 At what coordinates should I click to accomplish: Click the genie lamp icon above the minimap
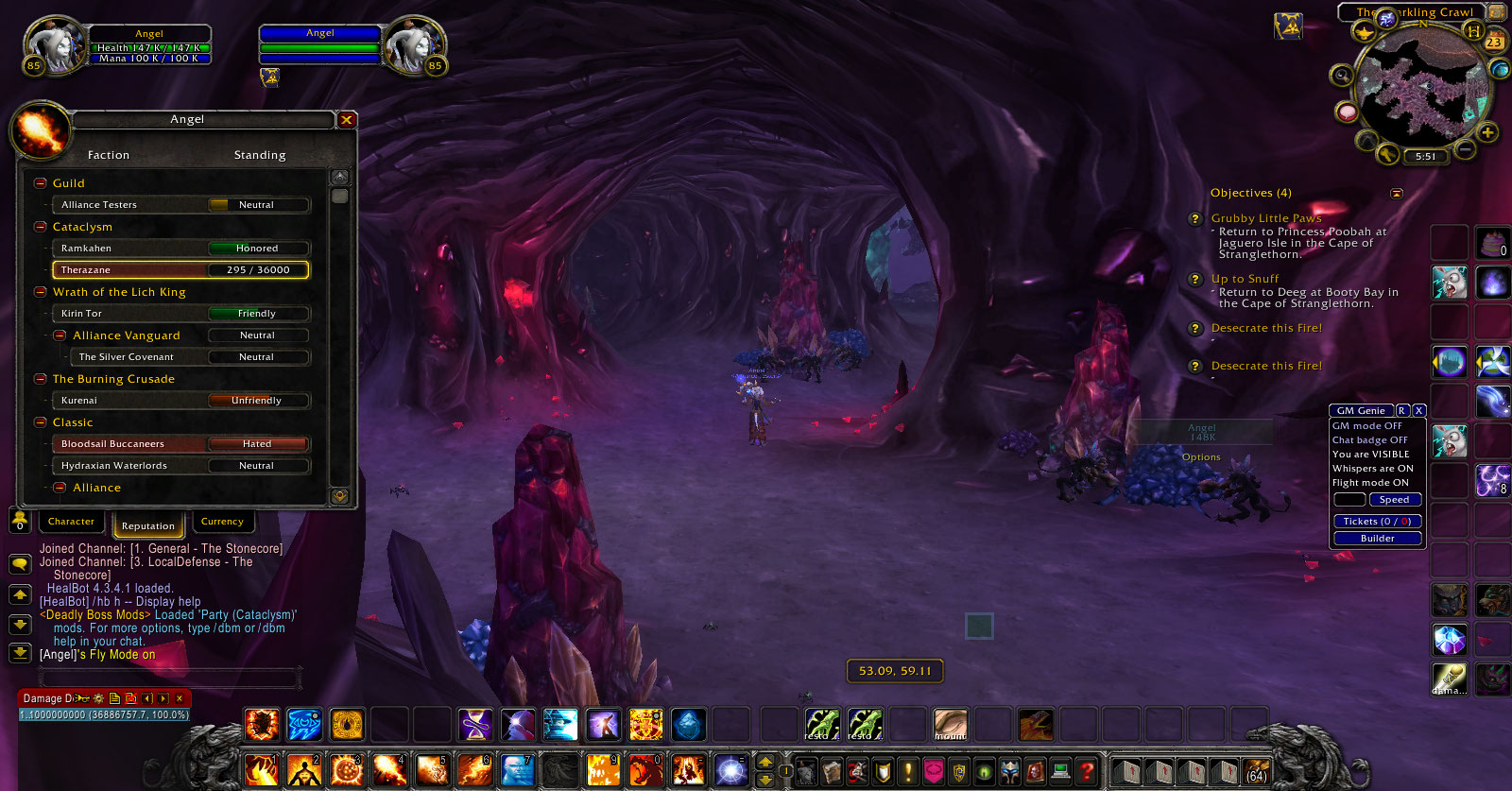1365,32
